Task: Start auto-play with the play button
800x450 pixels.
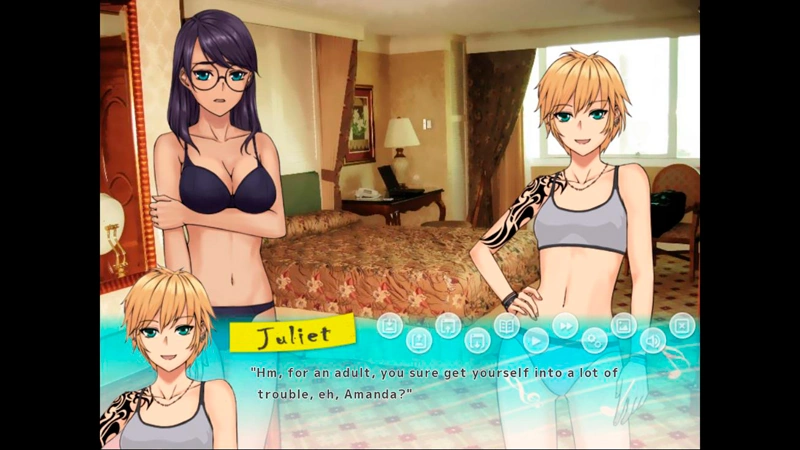Action: (536, 341)
